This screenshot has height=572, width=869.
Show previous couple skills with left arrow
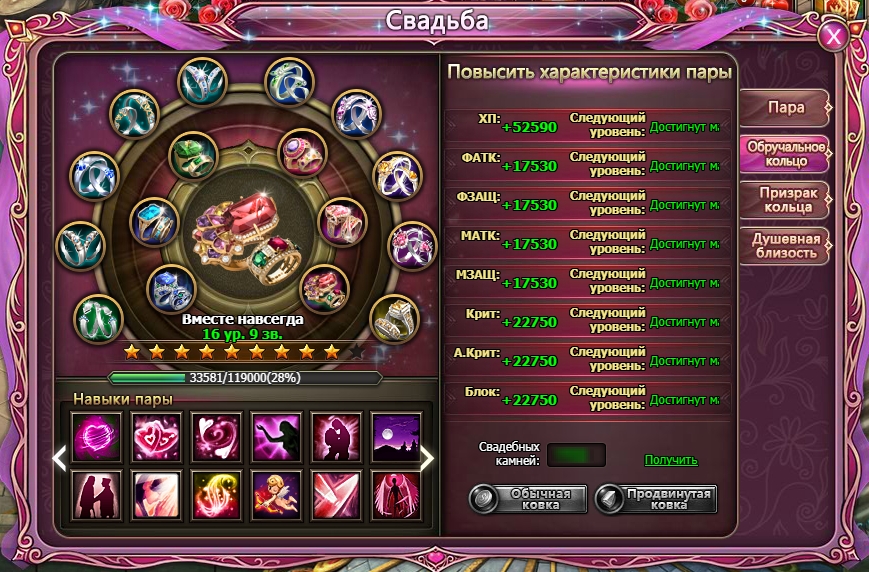pyautogui.click(x=59, y=459)
